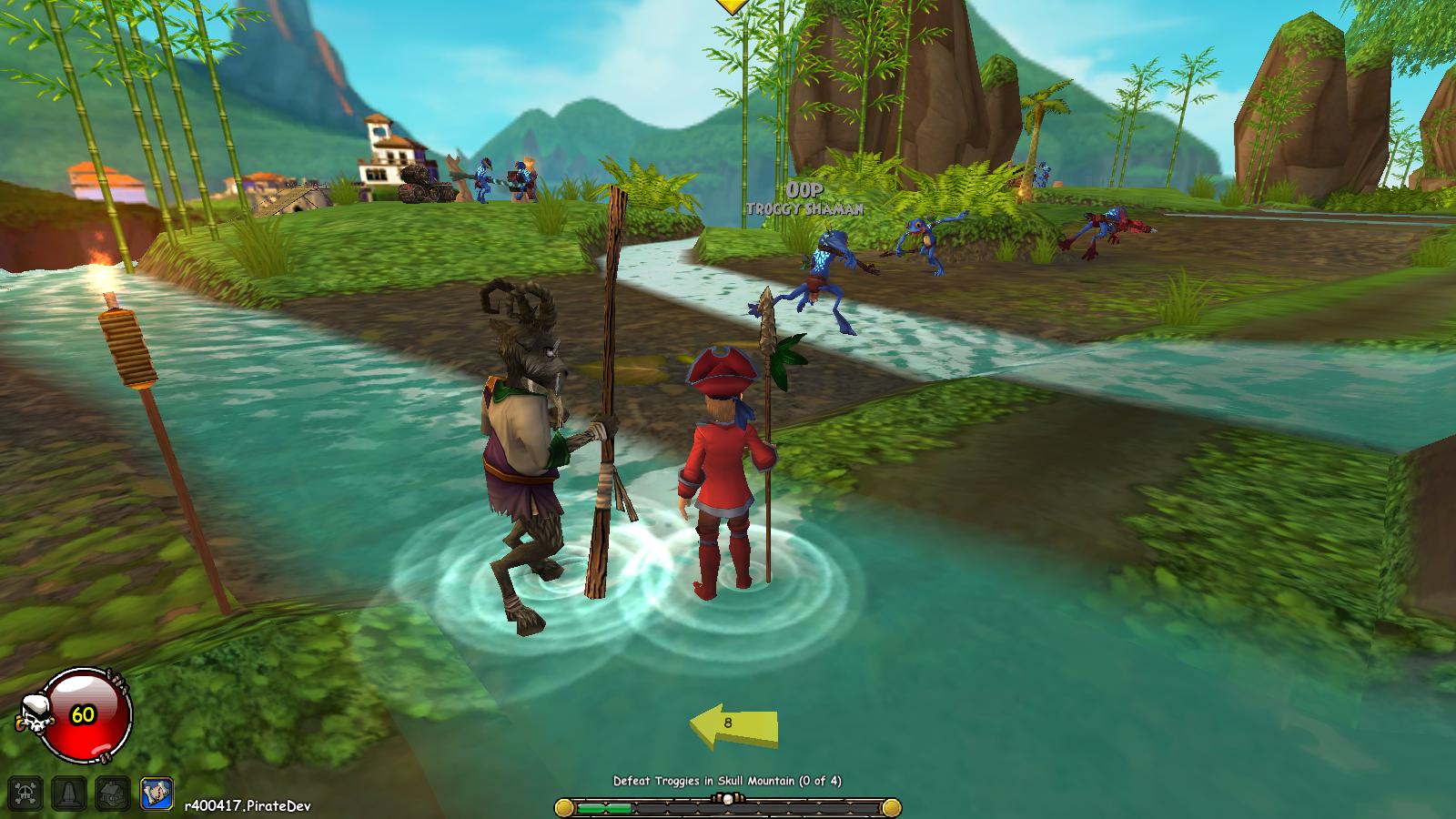Click the greyed game pawn icon
The width and height of the screenshot is (1456, 819).
pos(69,794)
